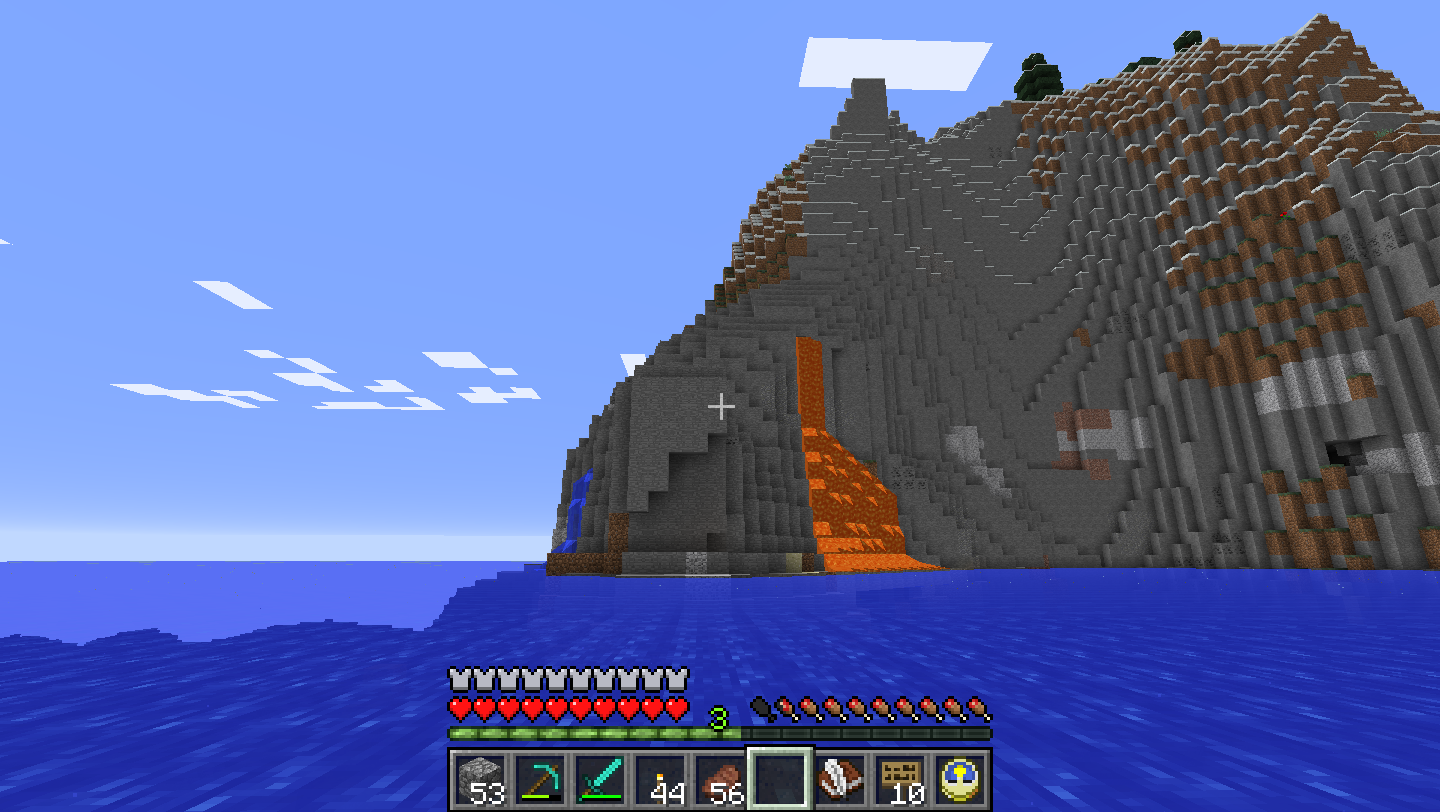1440x812 pixels.
Task: Equip the diamond sword hotbar slot
Action: 600,778
